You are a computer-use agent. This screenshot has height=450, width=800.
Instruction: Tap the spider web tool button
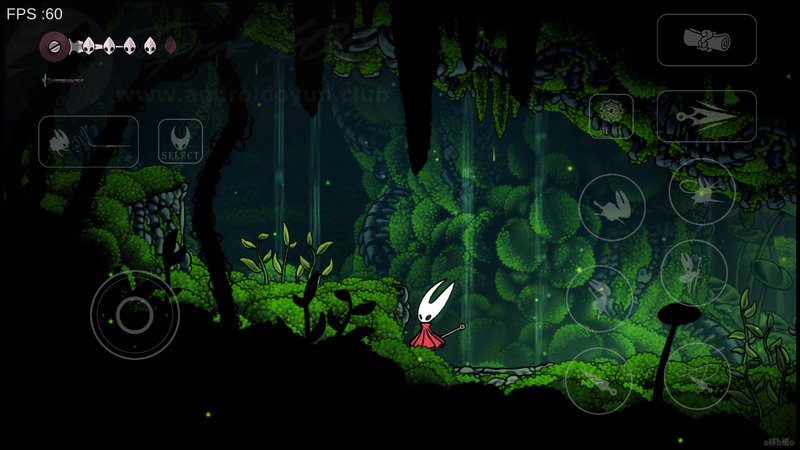(610, 115)
